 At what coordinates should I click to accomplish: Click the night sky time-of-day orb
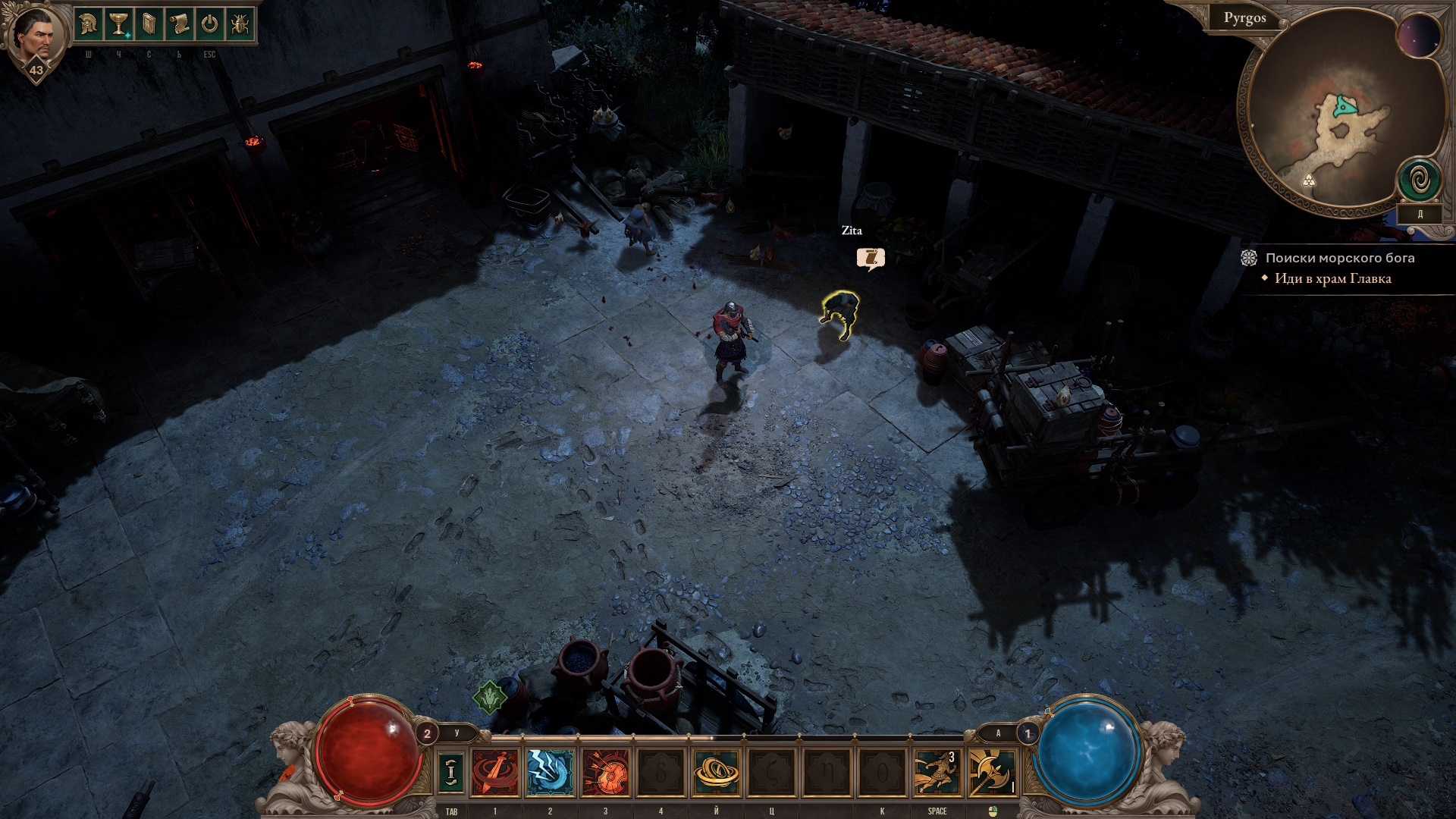click(x=1419, y=36)
